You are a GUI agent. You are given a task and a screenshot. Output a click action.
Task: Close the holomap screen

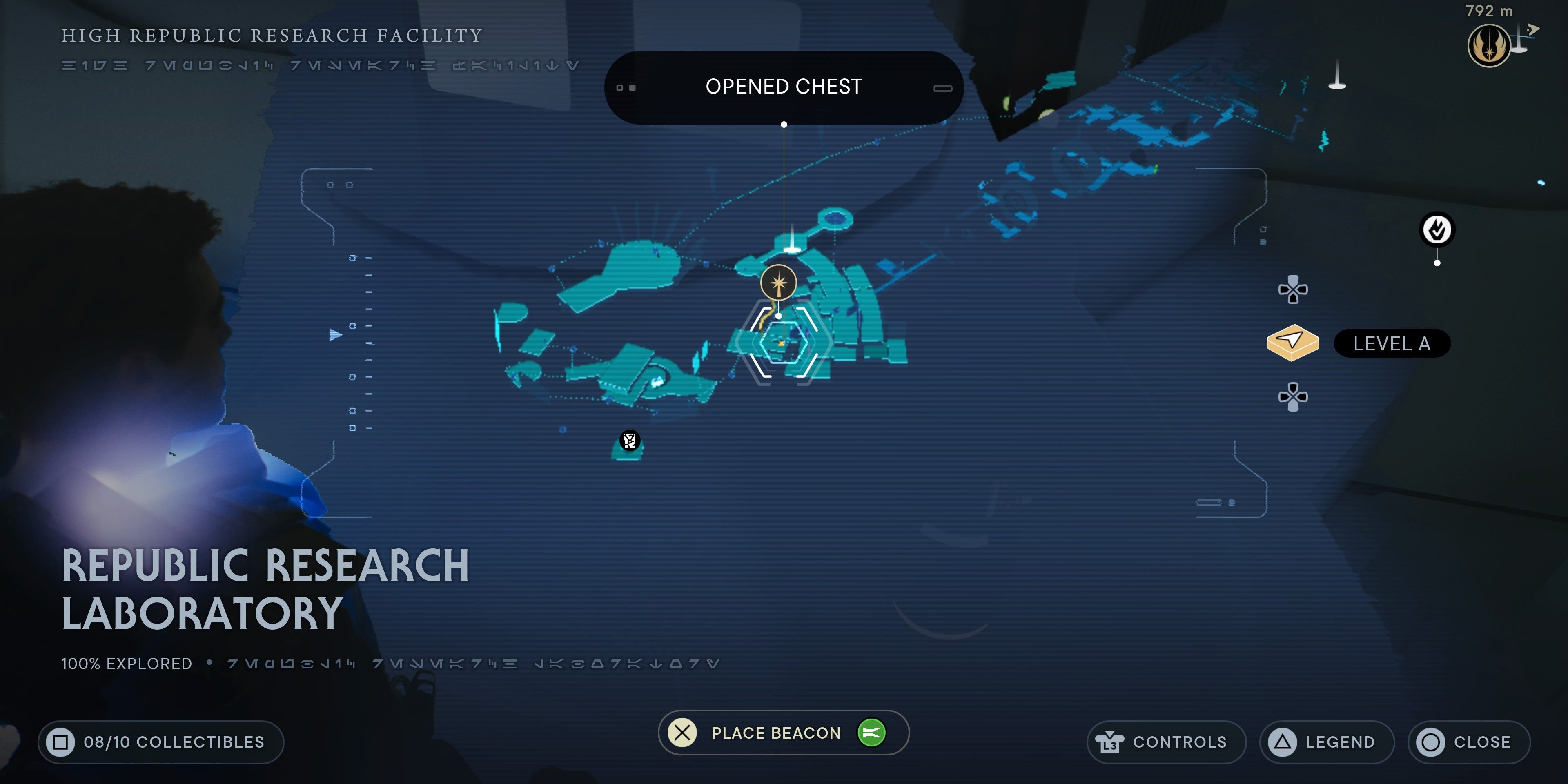tap(1468, 742)
